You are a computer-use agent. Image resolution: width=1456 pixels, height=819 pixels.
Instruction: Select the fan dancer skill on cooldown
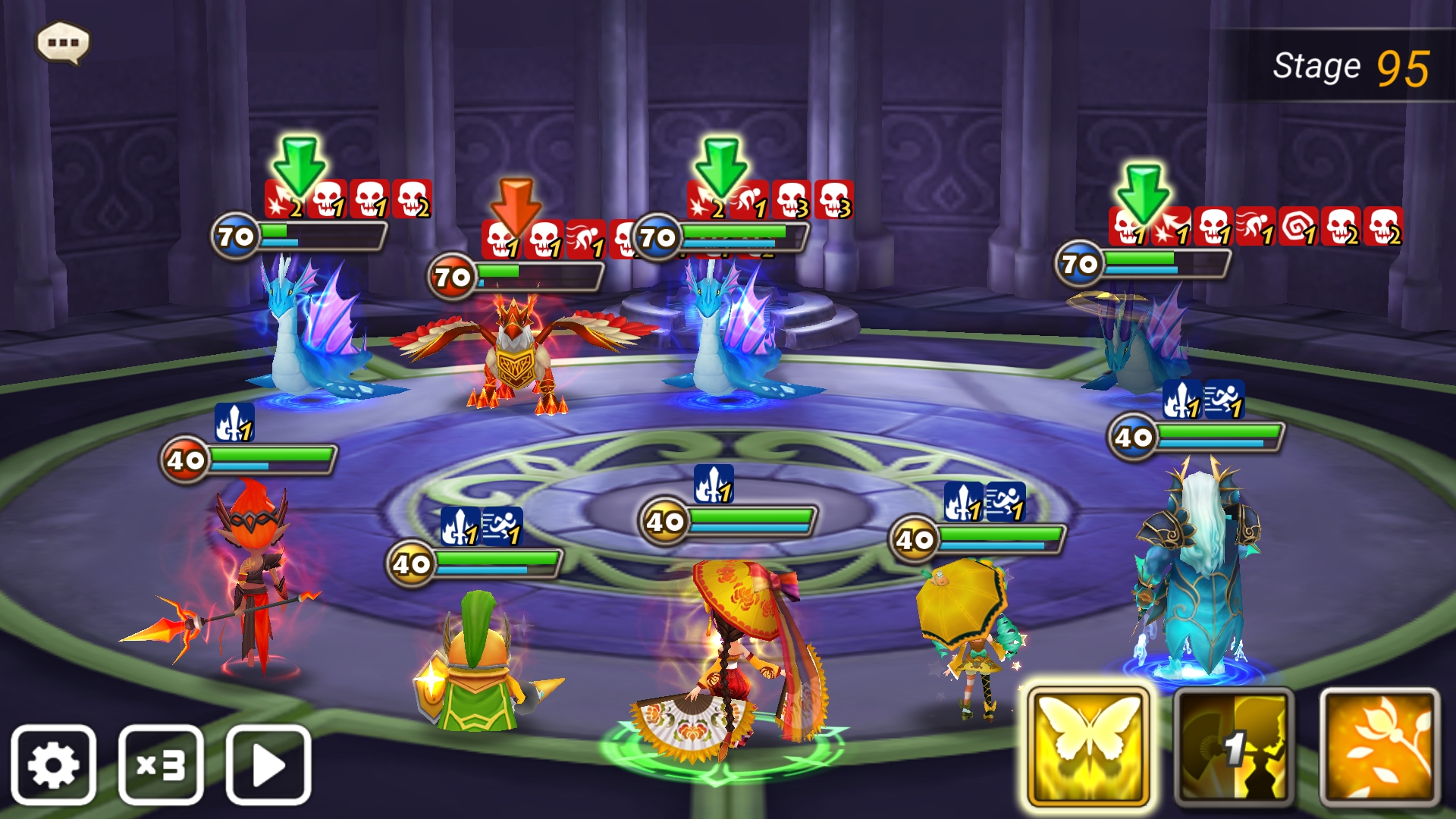click(x=1234, y=747)
